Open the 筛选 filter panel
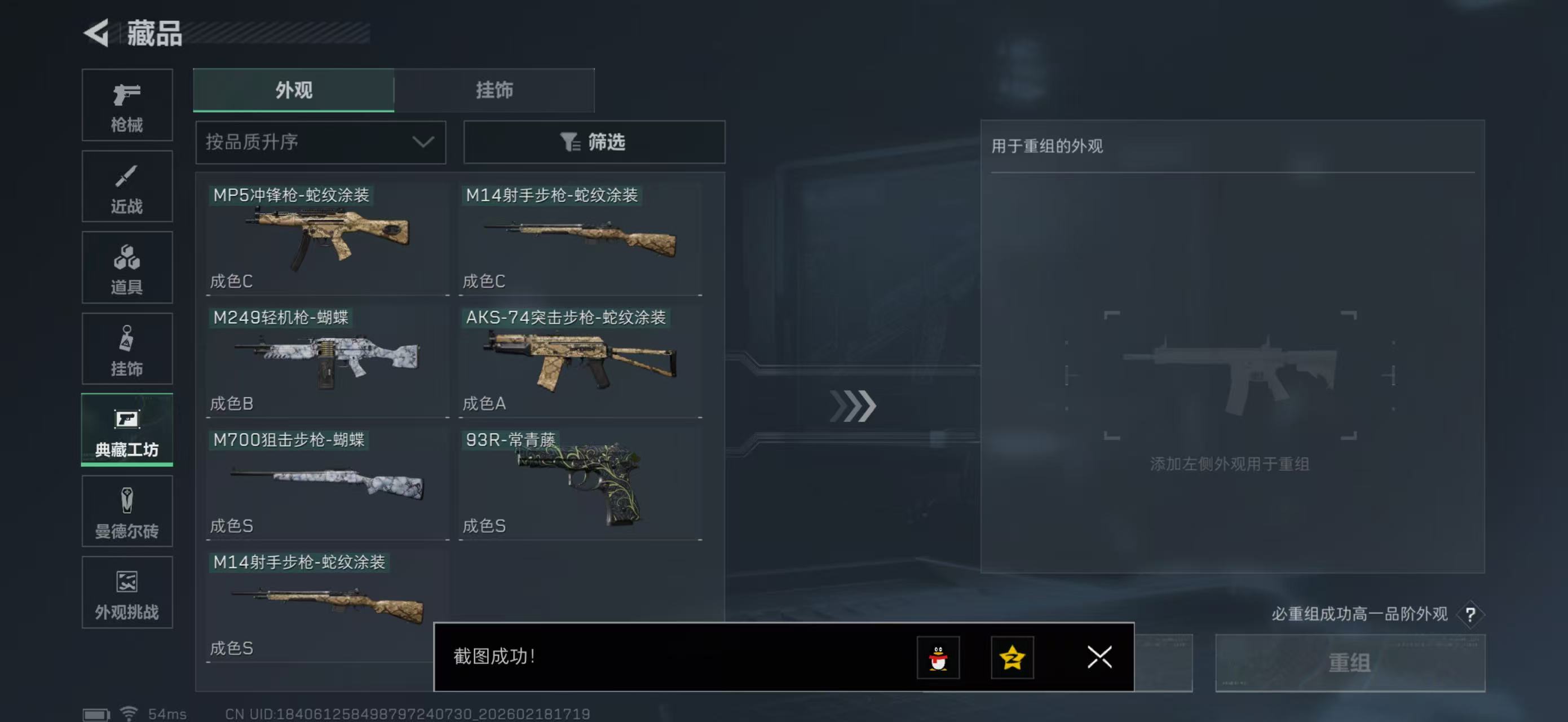 pos(594,142)
